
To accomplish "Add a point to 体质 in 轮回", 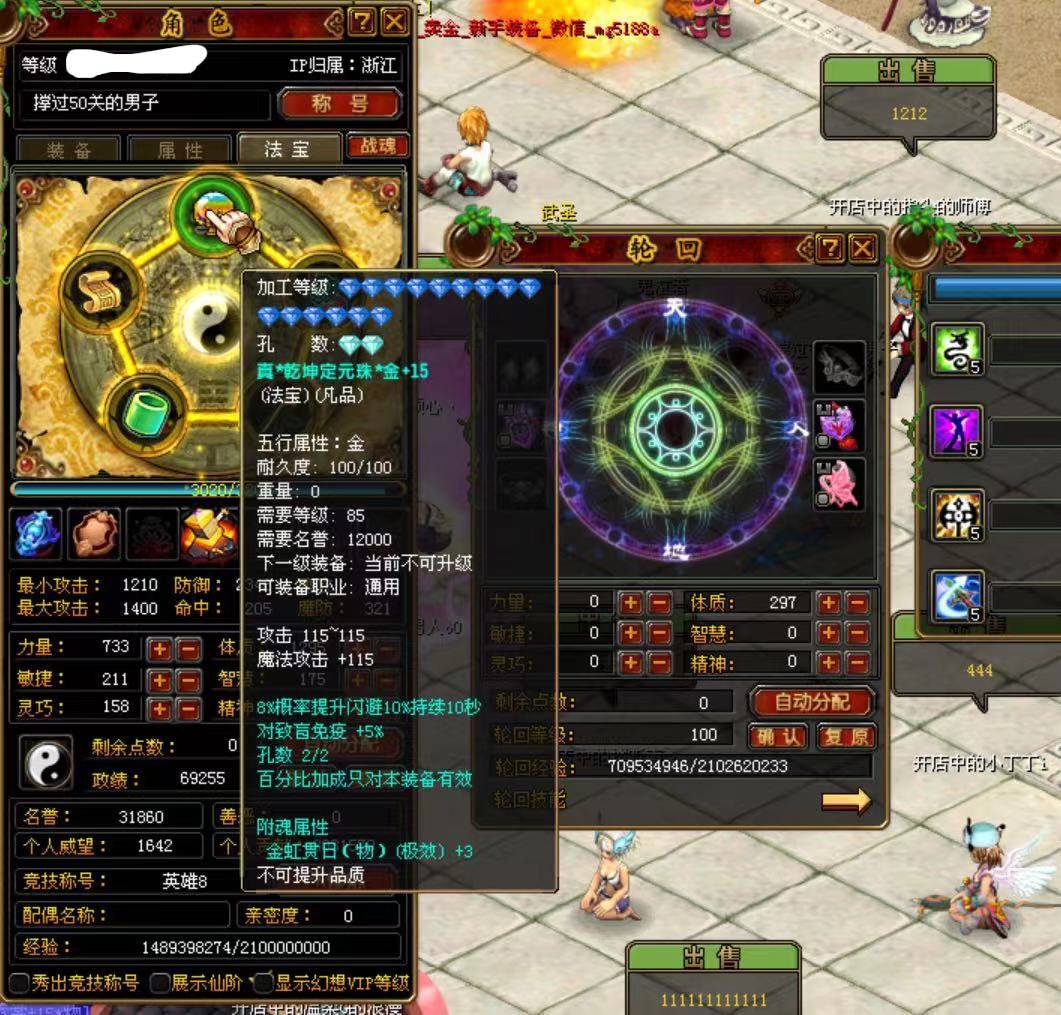I will pyautogui.click(x=829, y=603).
